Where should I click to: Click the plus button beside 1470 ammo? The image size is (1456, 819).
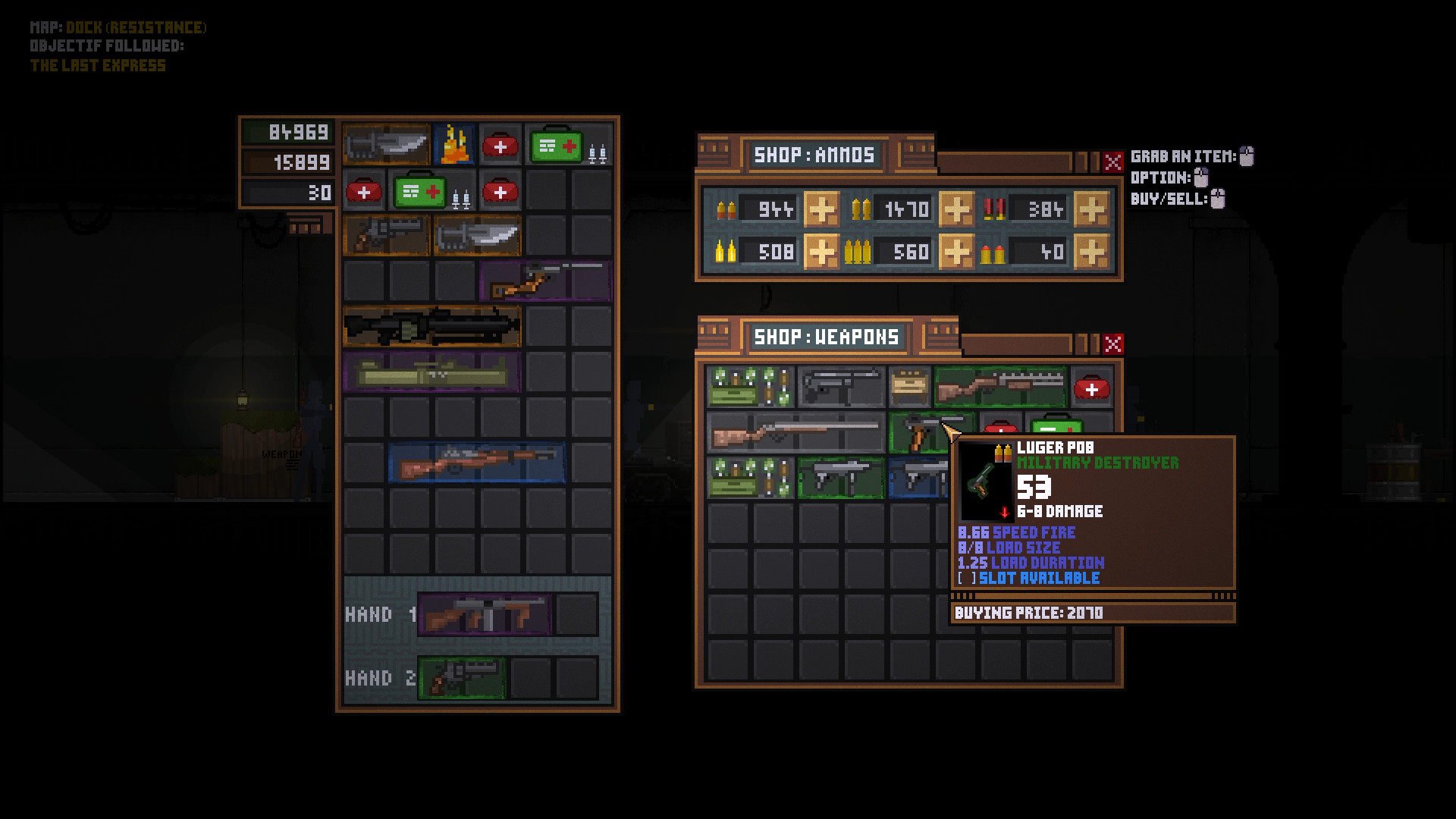[x=956, y=209]
